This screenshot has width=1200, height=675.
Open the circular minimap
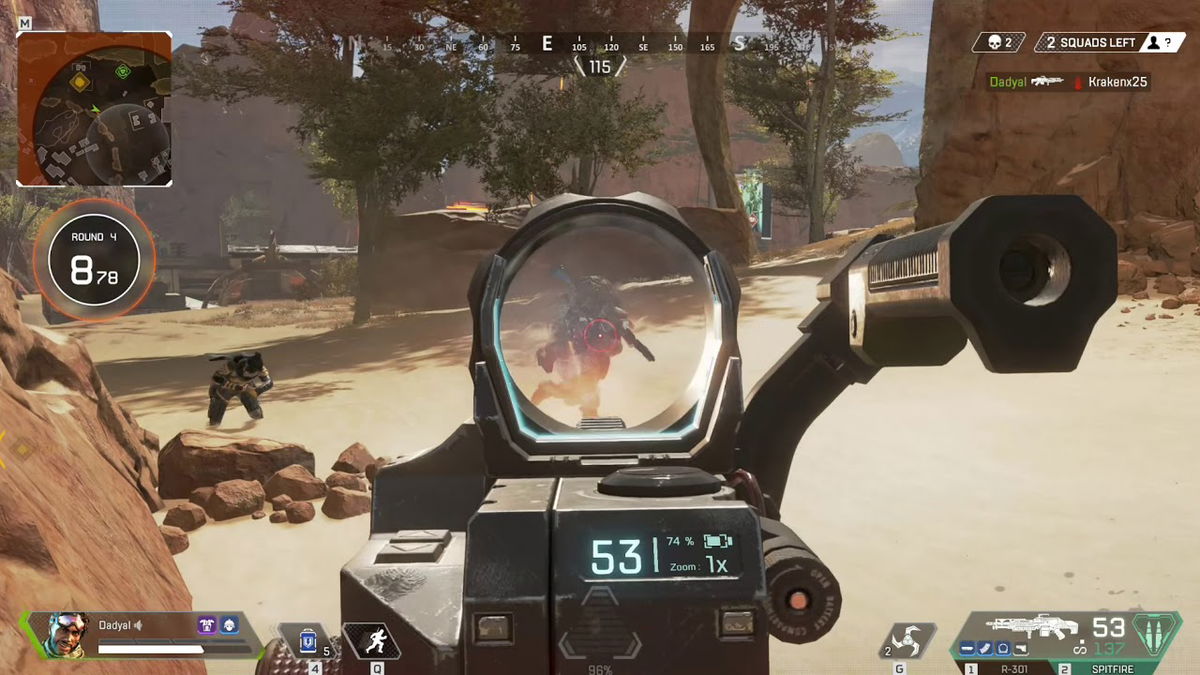94,109
